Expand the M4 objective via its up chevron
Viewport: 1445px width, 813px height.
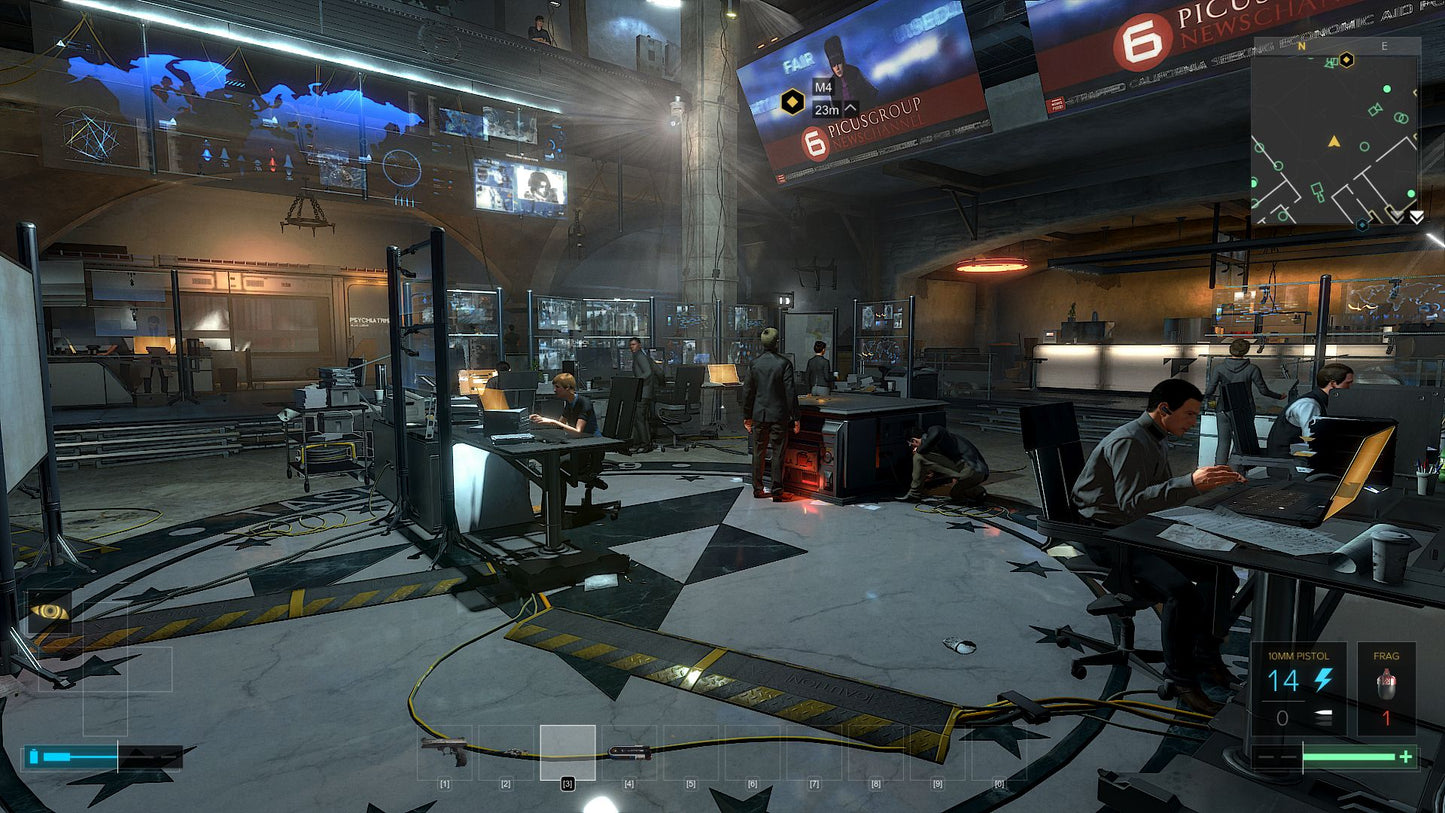point(851,110)
